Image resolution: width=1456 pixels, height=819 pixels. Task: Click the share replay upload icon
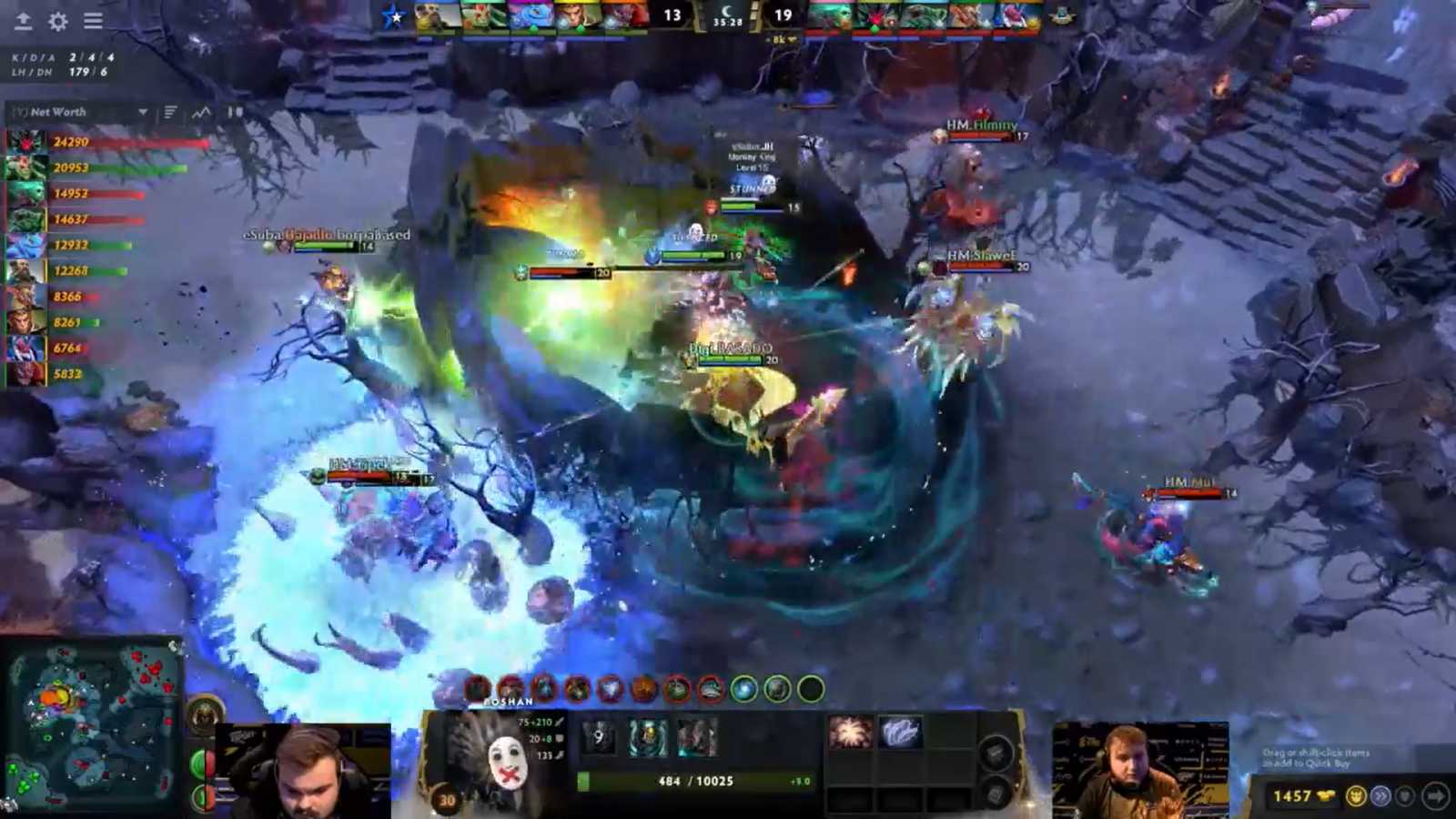pos(25,21)
